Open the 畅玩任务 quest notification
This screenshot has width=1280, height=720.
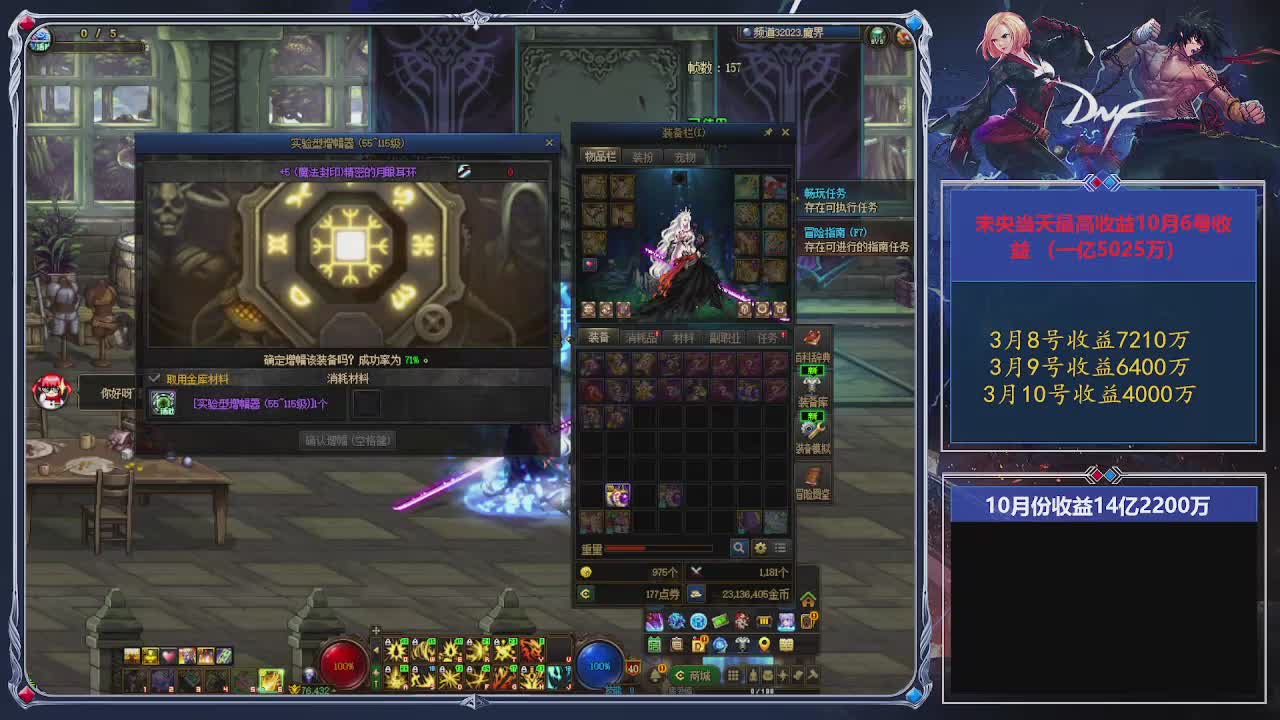coord(825,193)
